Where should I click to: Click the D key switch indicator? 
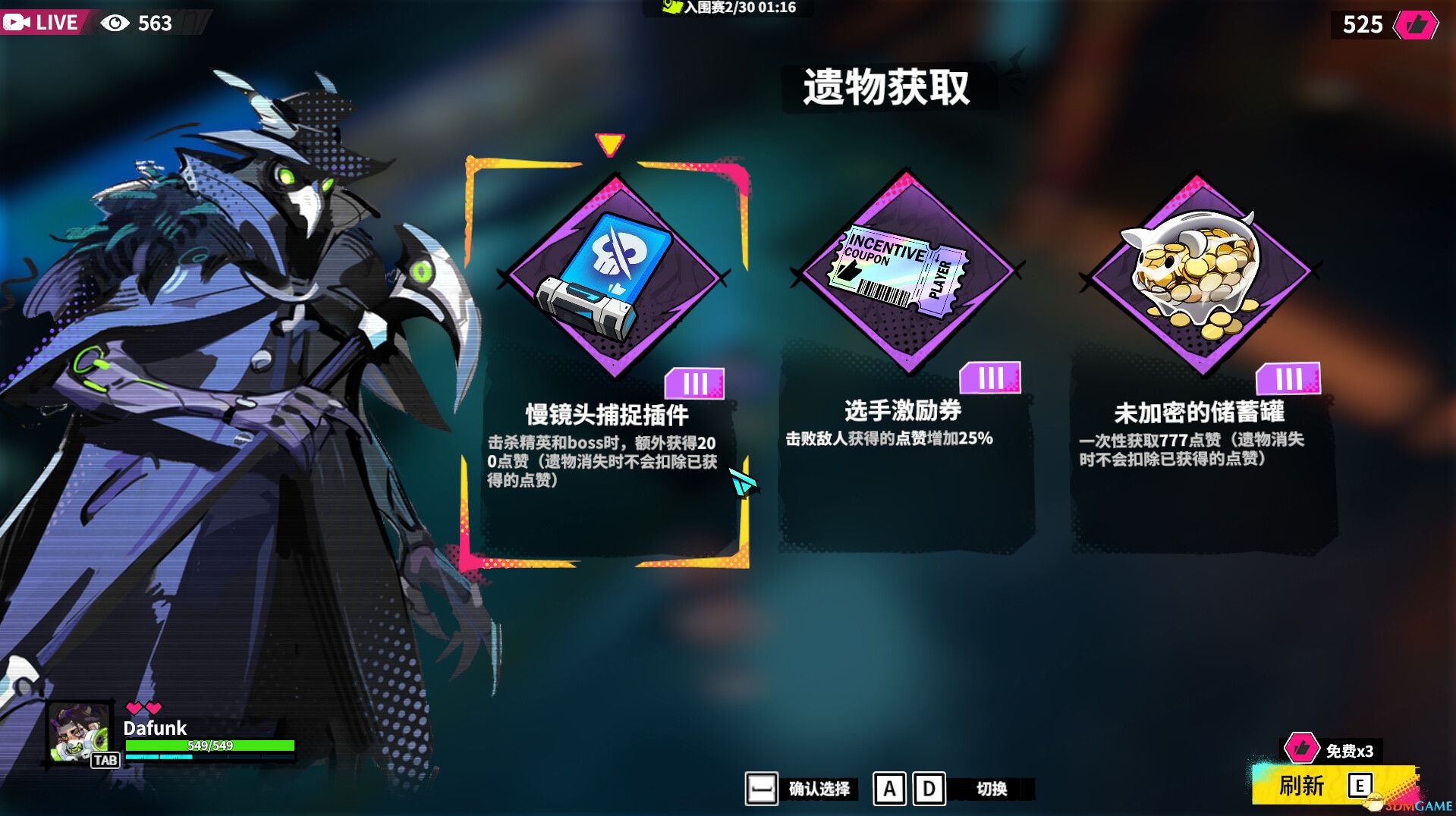(927, 790)
